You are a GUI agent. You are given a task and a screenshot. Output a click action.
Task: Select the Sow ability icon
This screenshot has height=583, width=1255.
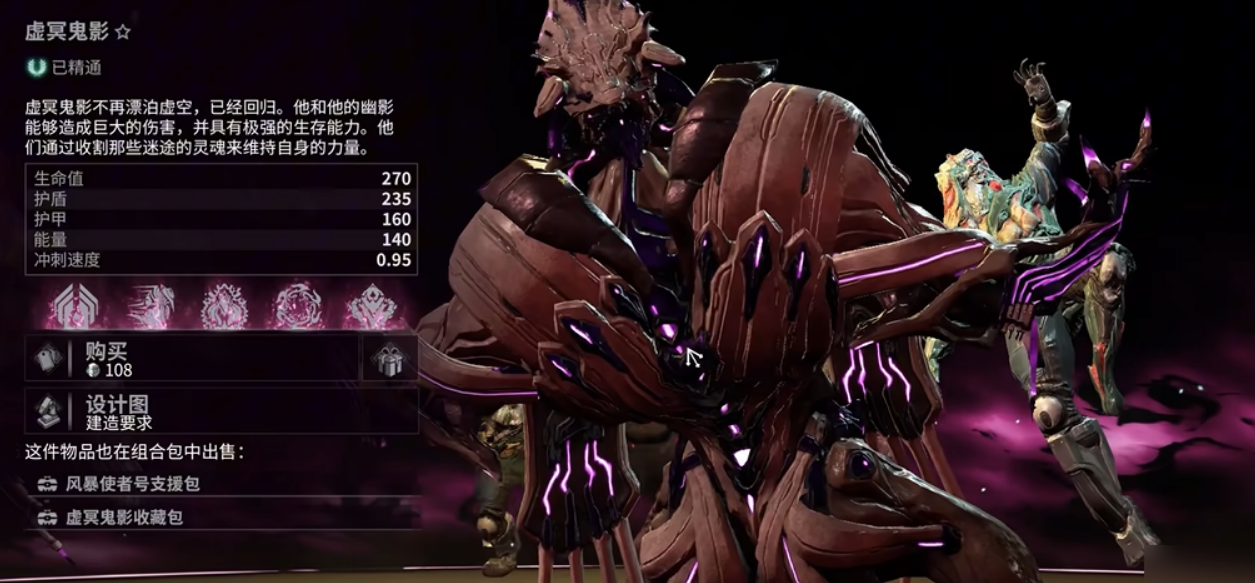(224, 305)
